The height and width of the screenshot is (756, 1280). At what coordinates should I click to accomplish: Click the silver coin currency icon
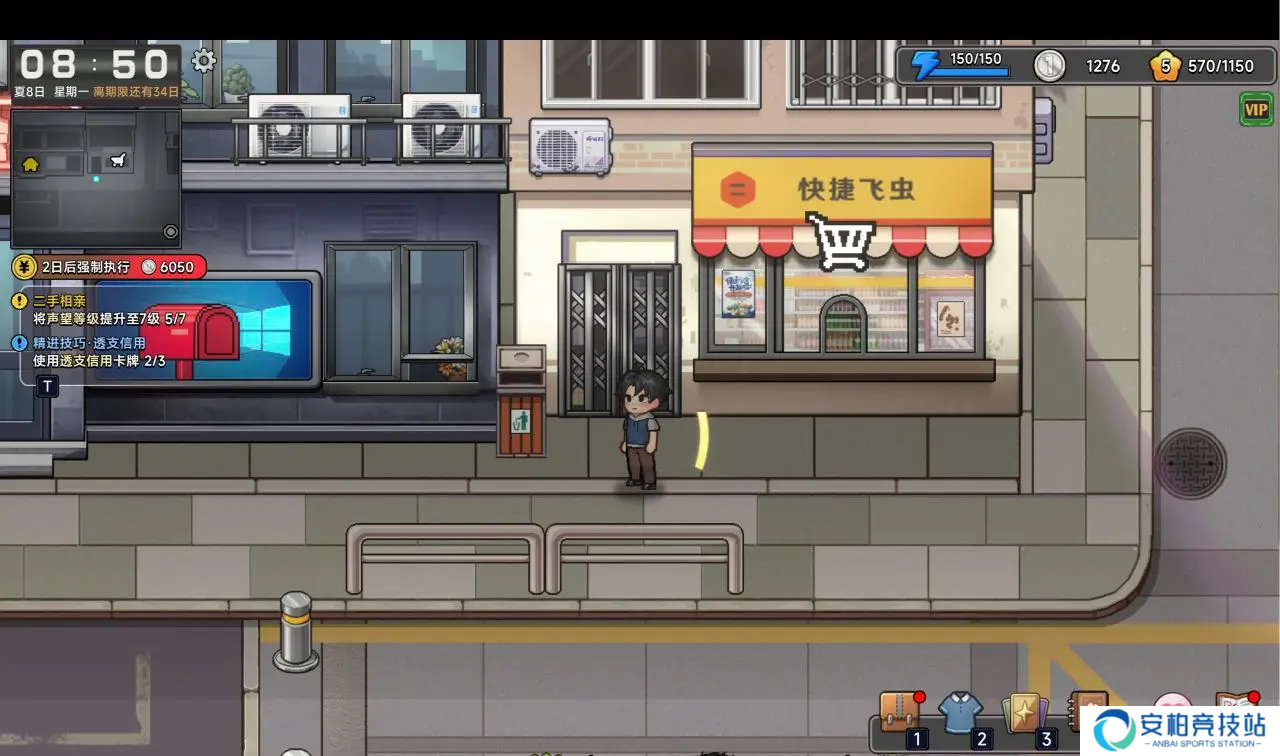(x=1050, y=66)
